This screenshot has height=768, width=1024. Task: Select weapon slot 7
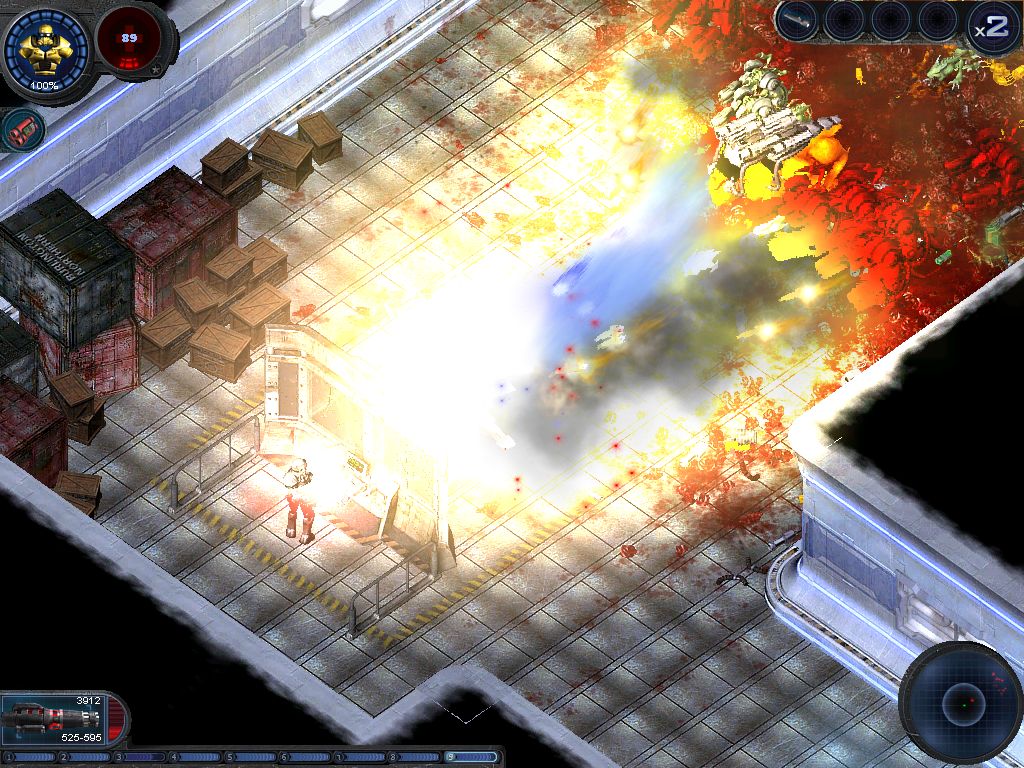tap(362, 757)
